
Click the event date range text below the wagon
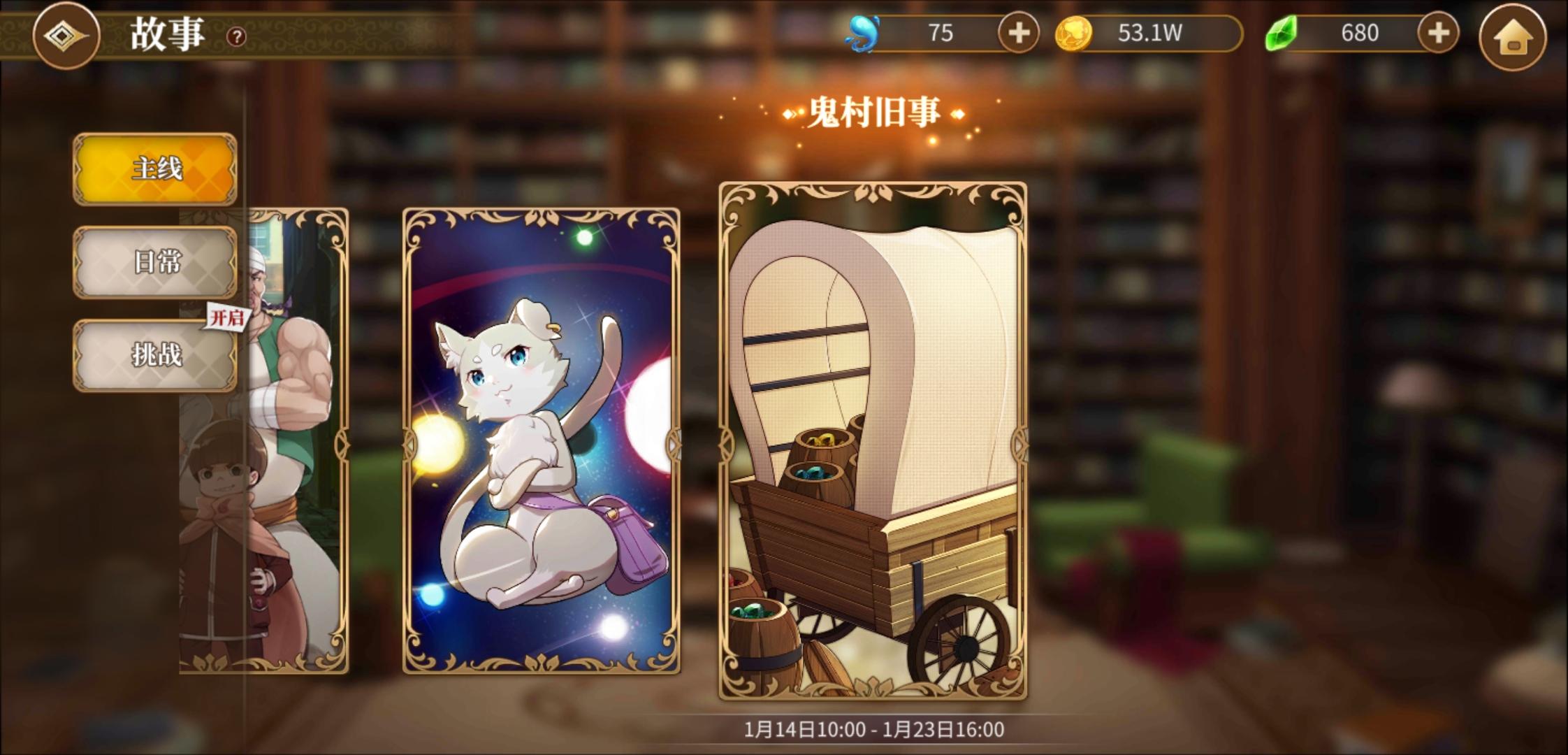pos(873,728)
